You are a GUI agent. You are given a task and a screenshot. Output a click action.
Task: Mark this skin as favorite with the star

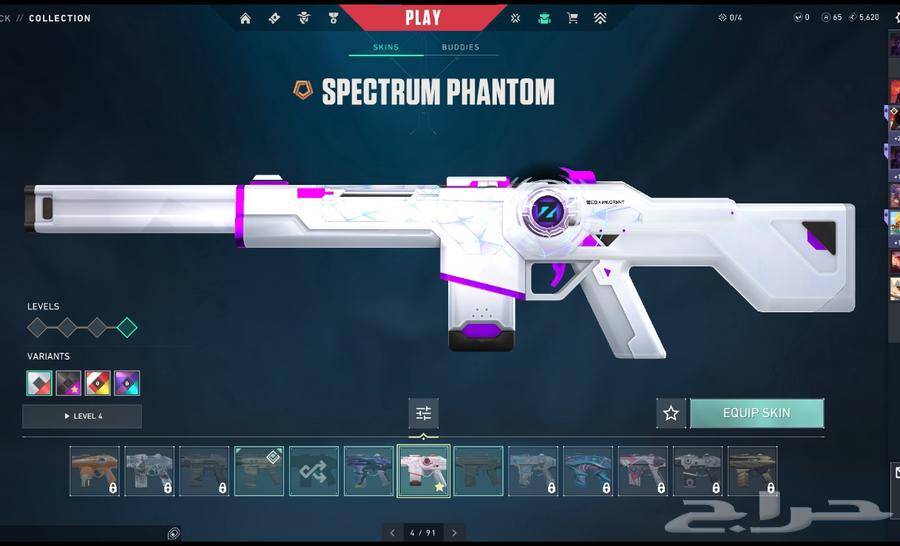(x=671, y=413)
